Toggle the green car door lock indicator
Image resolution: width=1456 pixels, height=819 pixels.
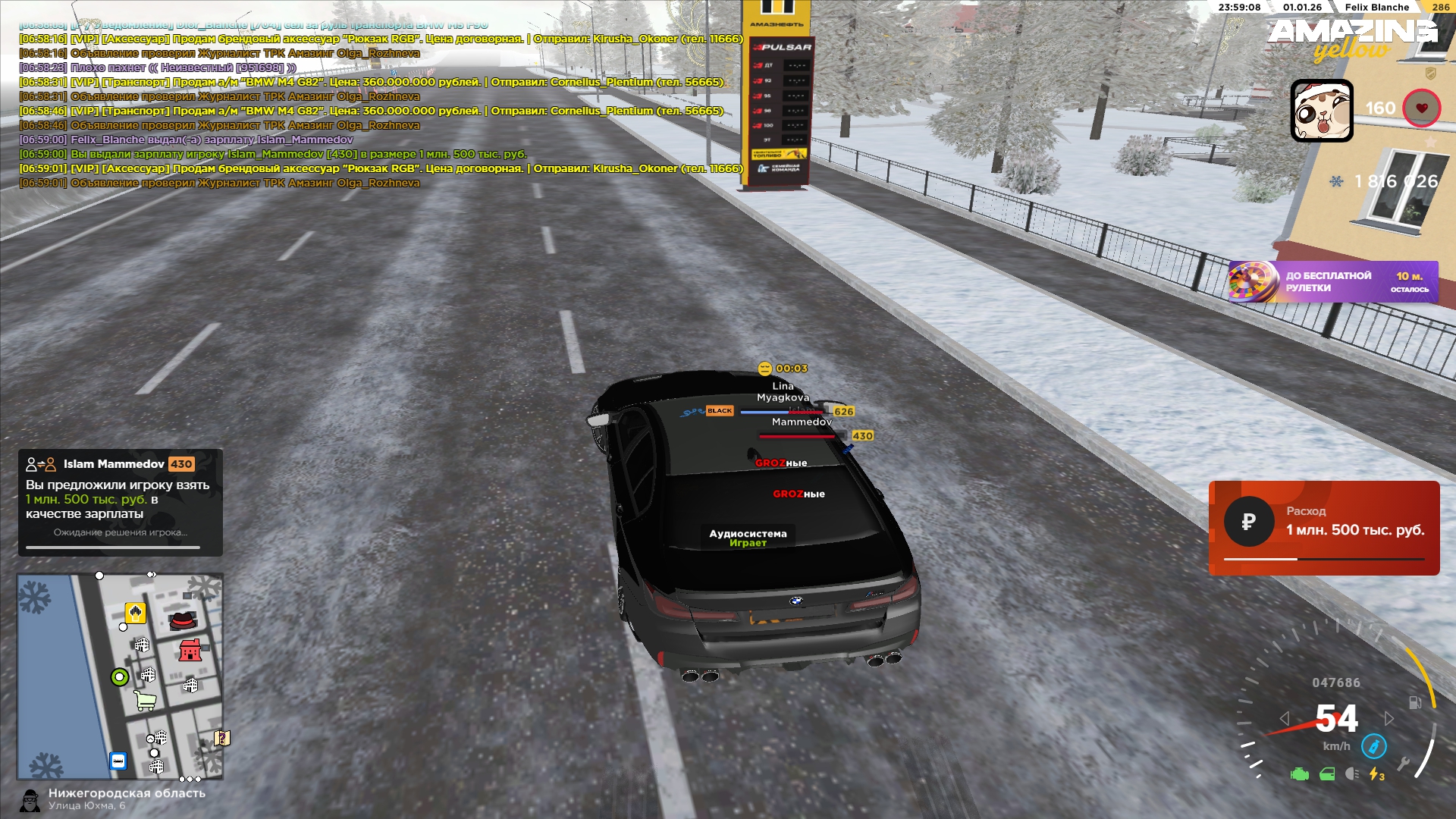(1327, 774)
